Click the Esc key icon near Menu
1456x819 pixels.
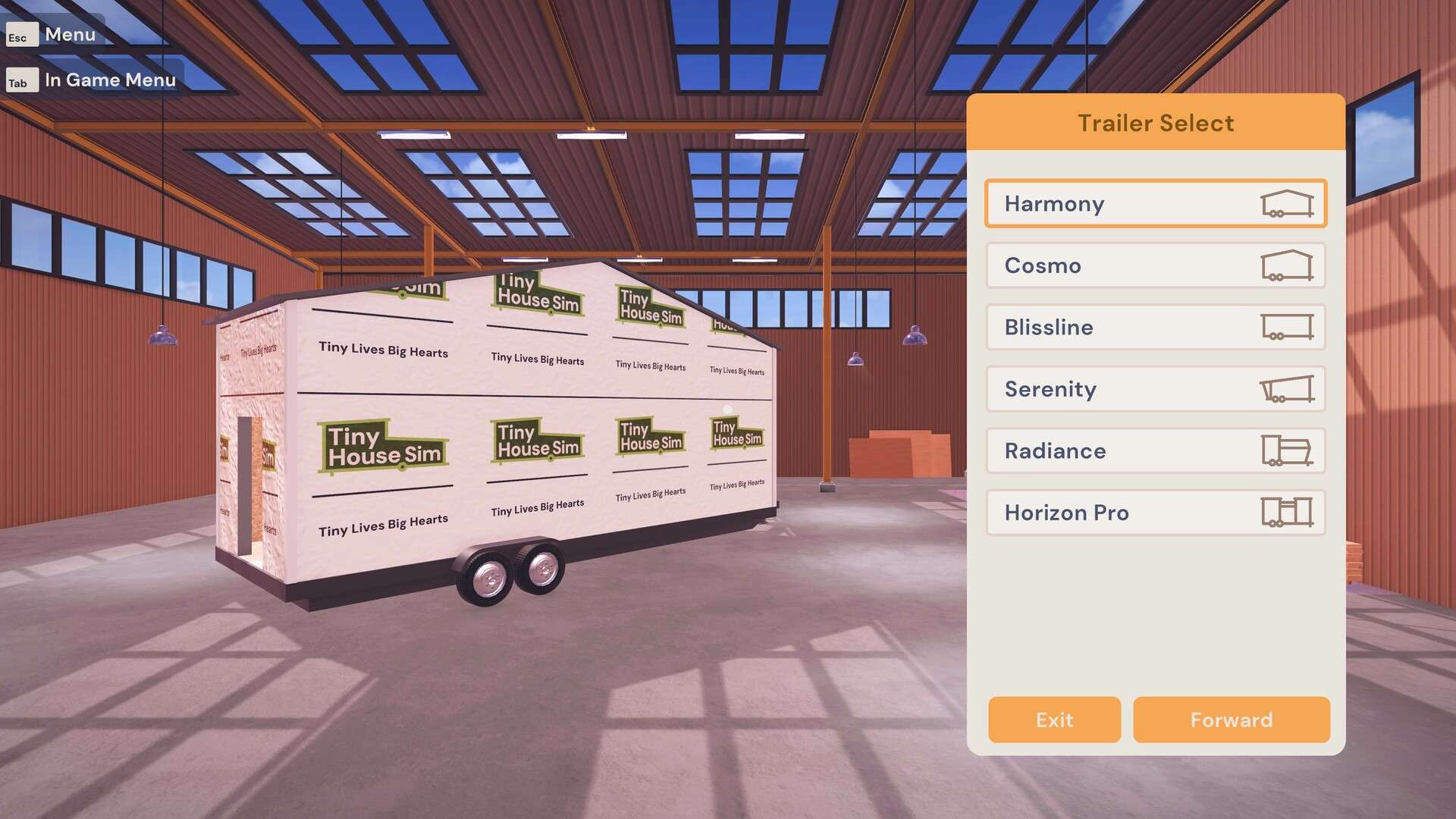20,34
